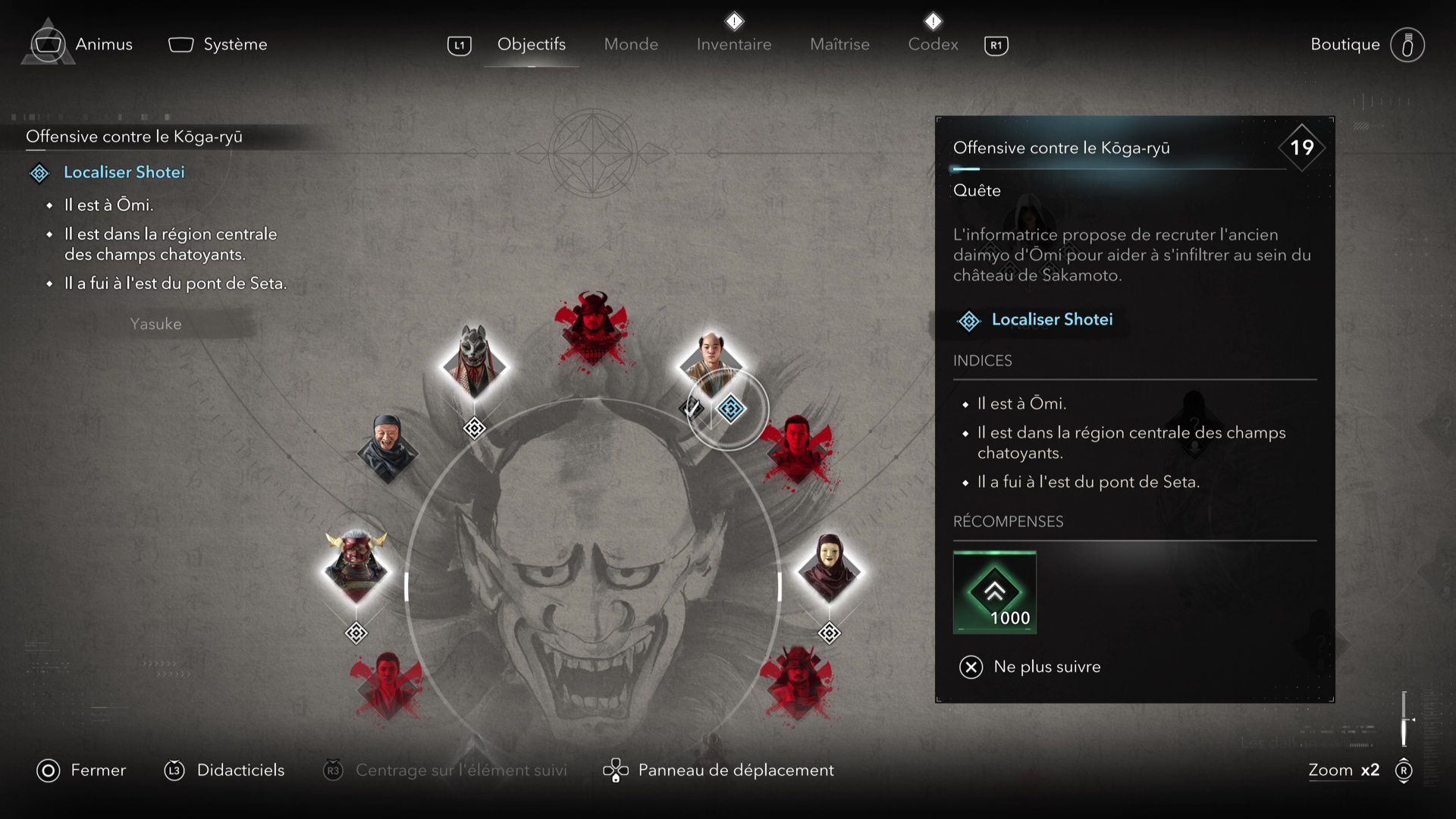Viewport: 1456px width, 819px height.
Task: Click the 1000 XP reward tile
Action: (x=994, y=592)
